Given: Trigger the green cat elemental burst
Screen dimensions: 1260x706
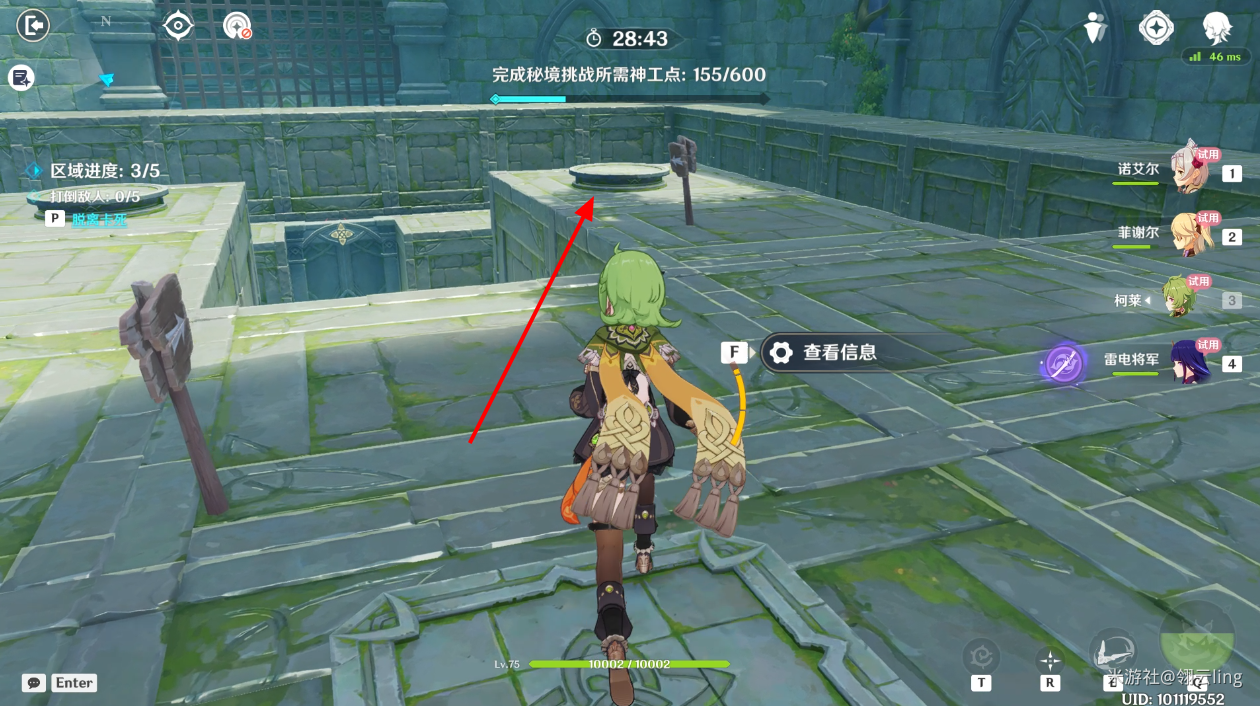Looking at the screenshot, I should tap(1196, 640).
